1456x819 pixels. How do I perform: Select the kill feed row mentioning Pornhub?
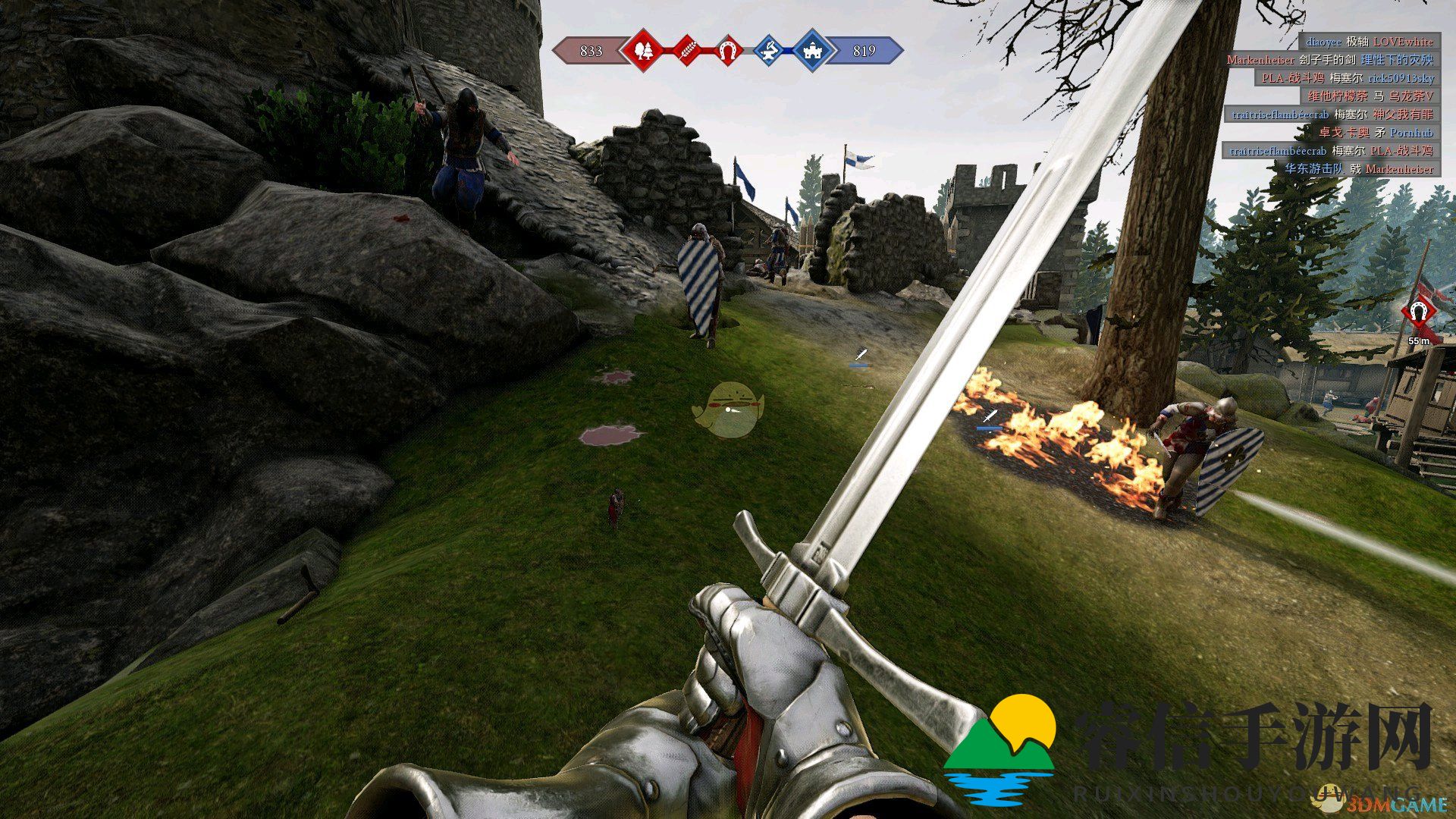click(x=1376, y=133)
